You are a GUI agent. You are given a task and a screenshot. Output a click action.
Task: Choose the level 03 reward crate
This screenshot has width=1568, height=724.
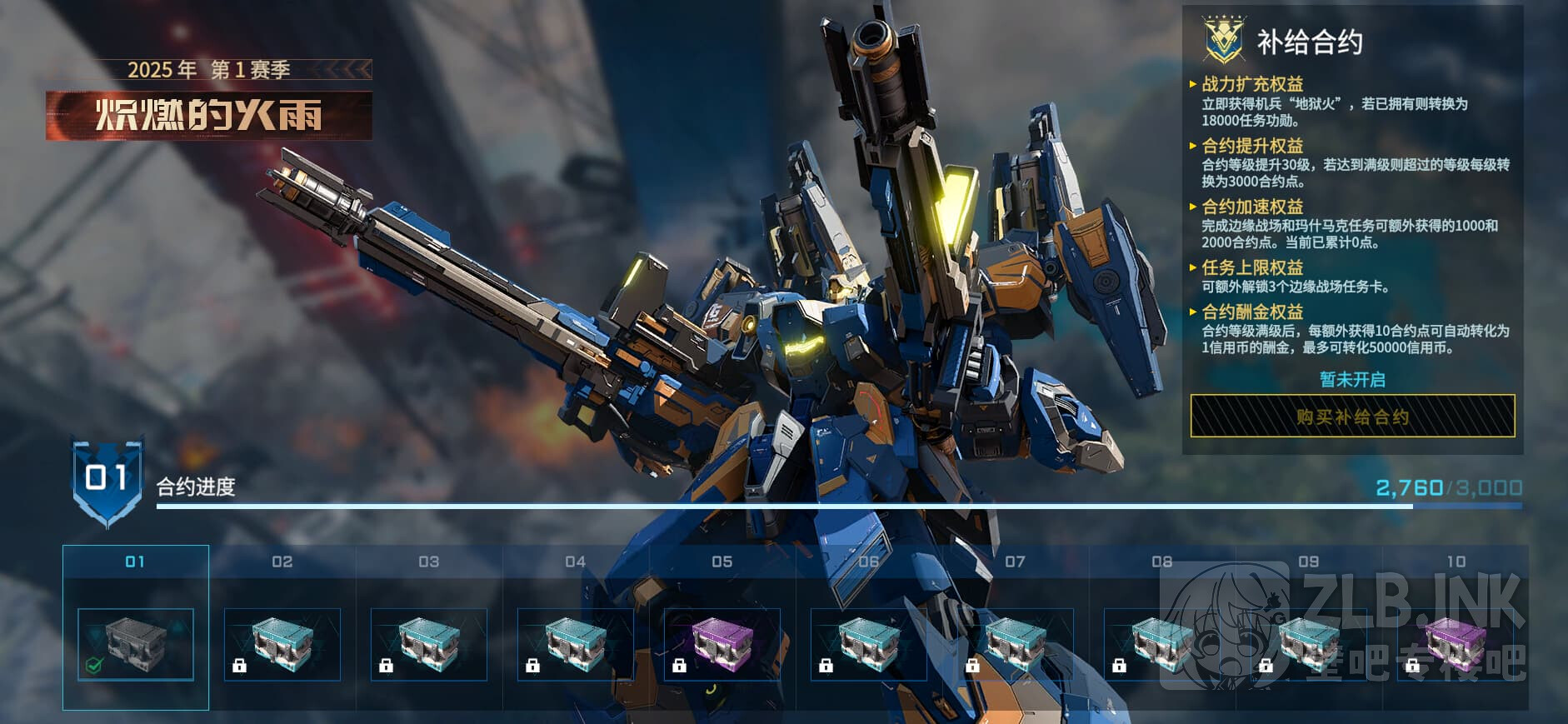(x=429, y=644)
